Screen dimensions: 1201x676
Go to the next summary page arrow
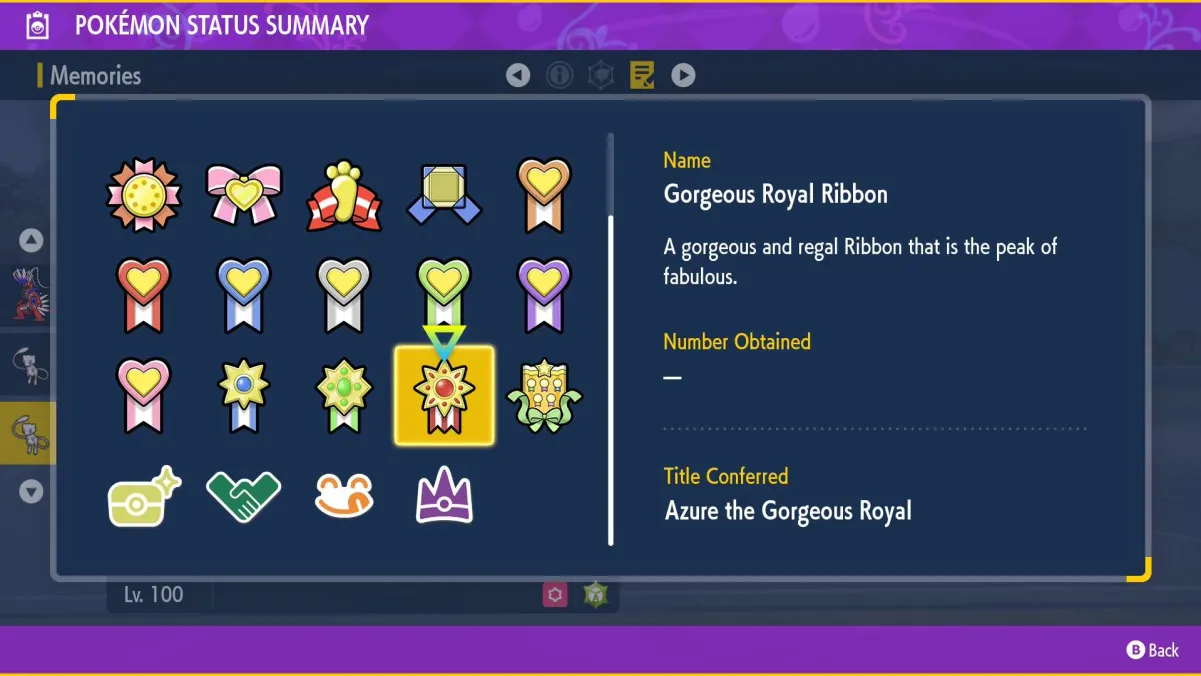click(x=683, y=75)
